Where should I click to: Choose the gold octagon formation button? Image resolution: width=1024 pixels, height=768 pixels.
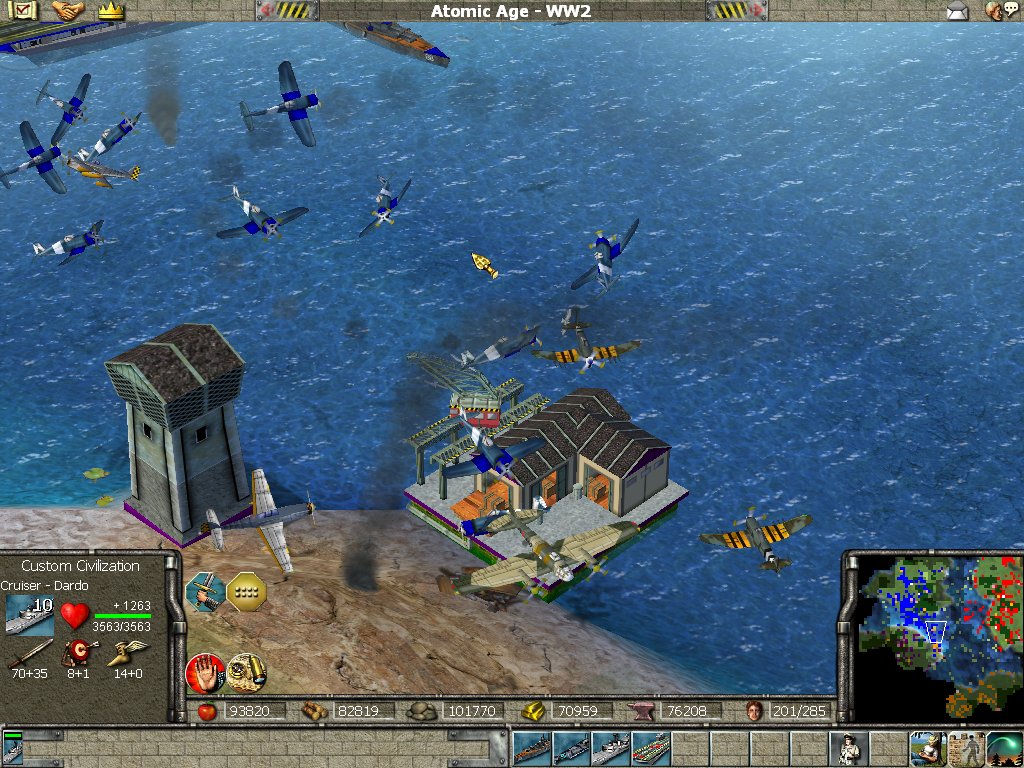[245, 591]
